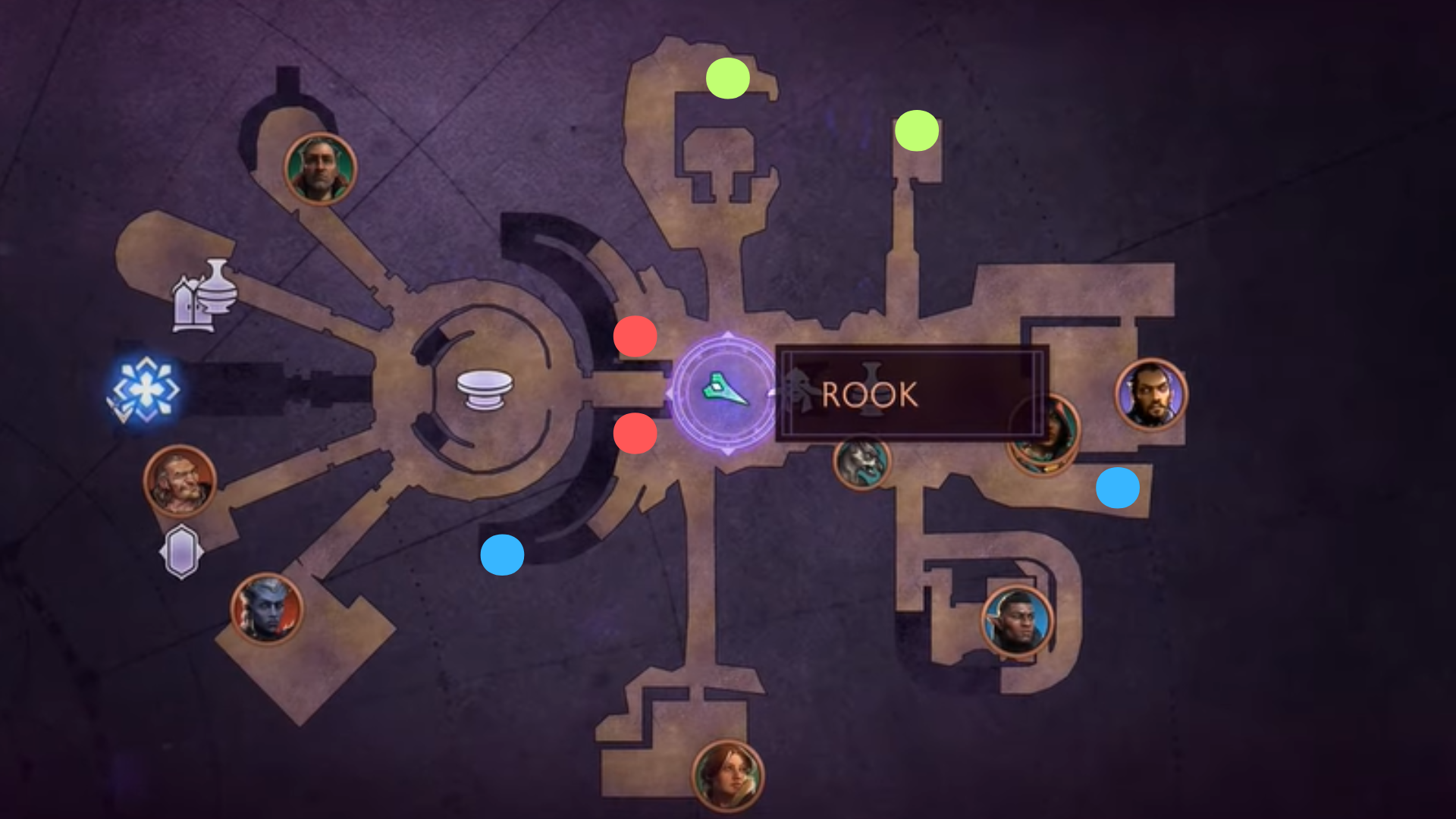Select the glowing blue quest marker
Viewport: 1456px width, 819px height.
tap(145, 391)
